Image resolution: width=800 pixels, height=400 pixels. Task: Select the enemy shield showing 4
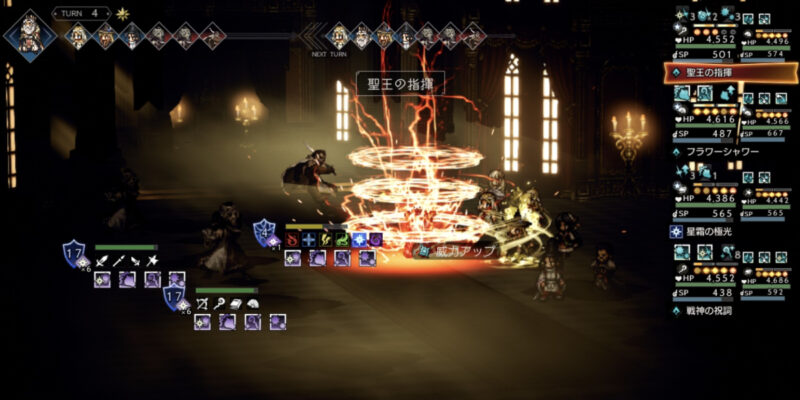265,233
